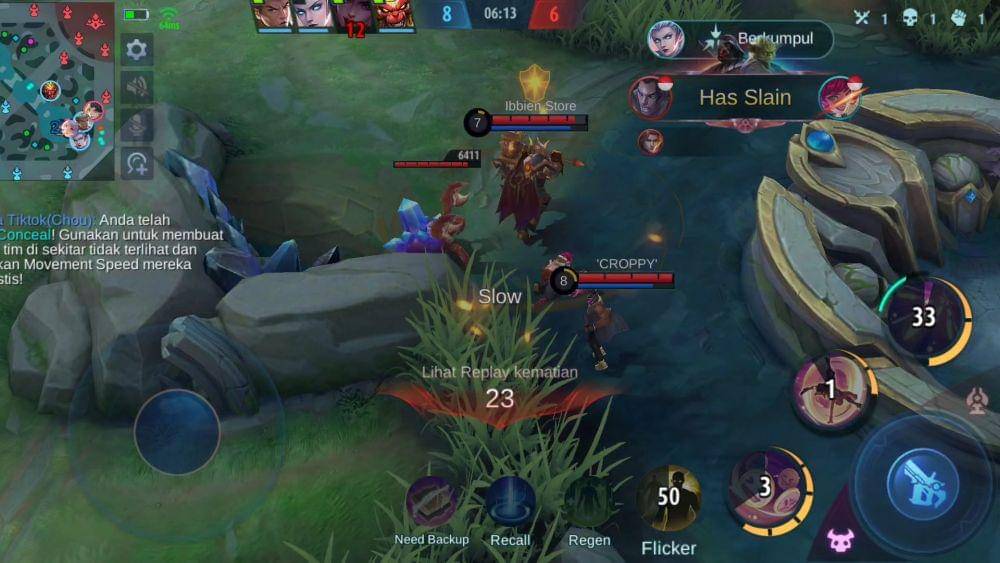The width and height of the screenshot is (1000, 563).
Task: Toggle the muted microphone icon
Action: (137, 124)
